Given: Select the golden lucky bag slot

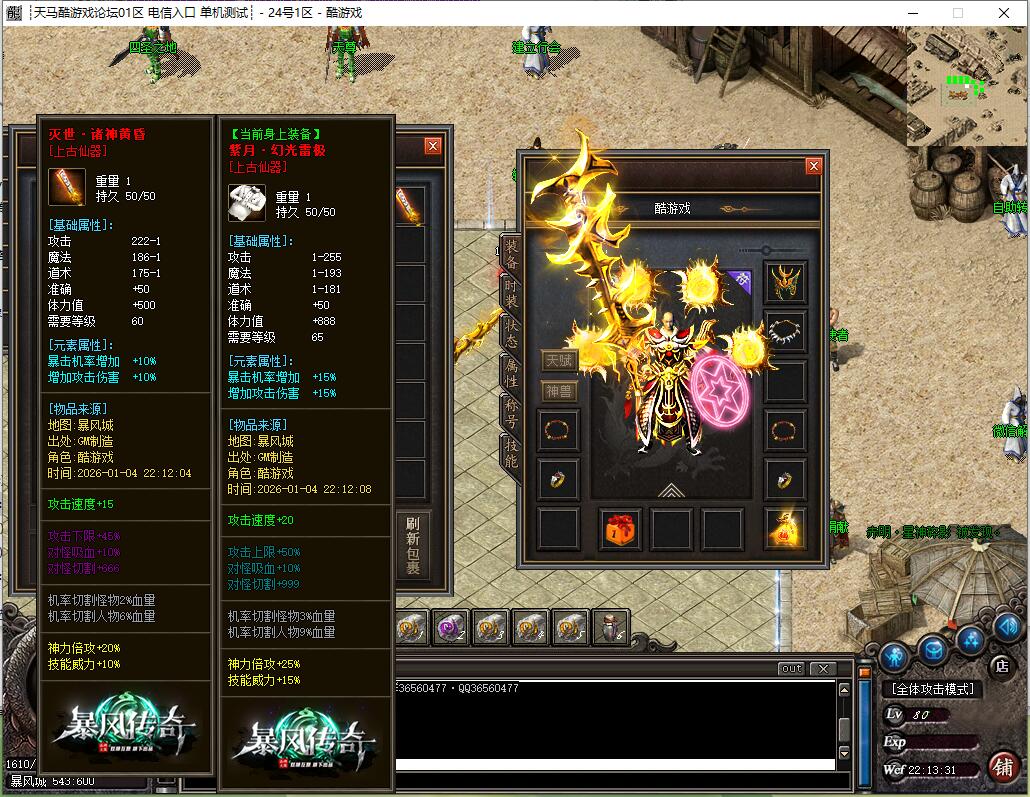Looking at the screenshot, I should pos(785,530).
